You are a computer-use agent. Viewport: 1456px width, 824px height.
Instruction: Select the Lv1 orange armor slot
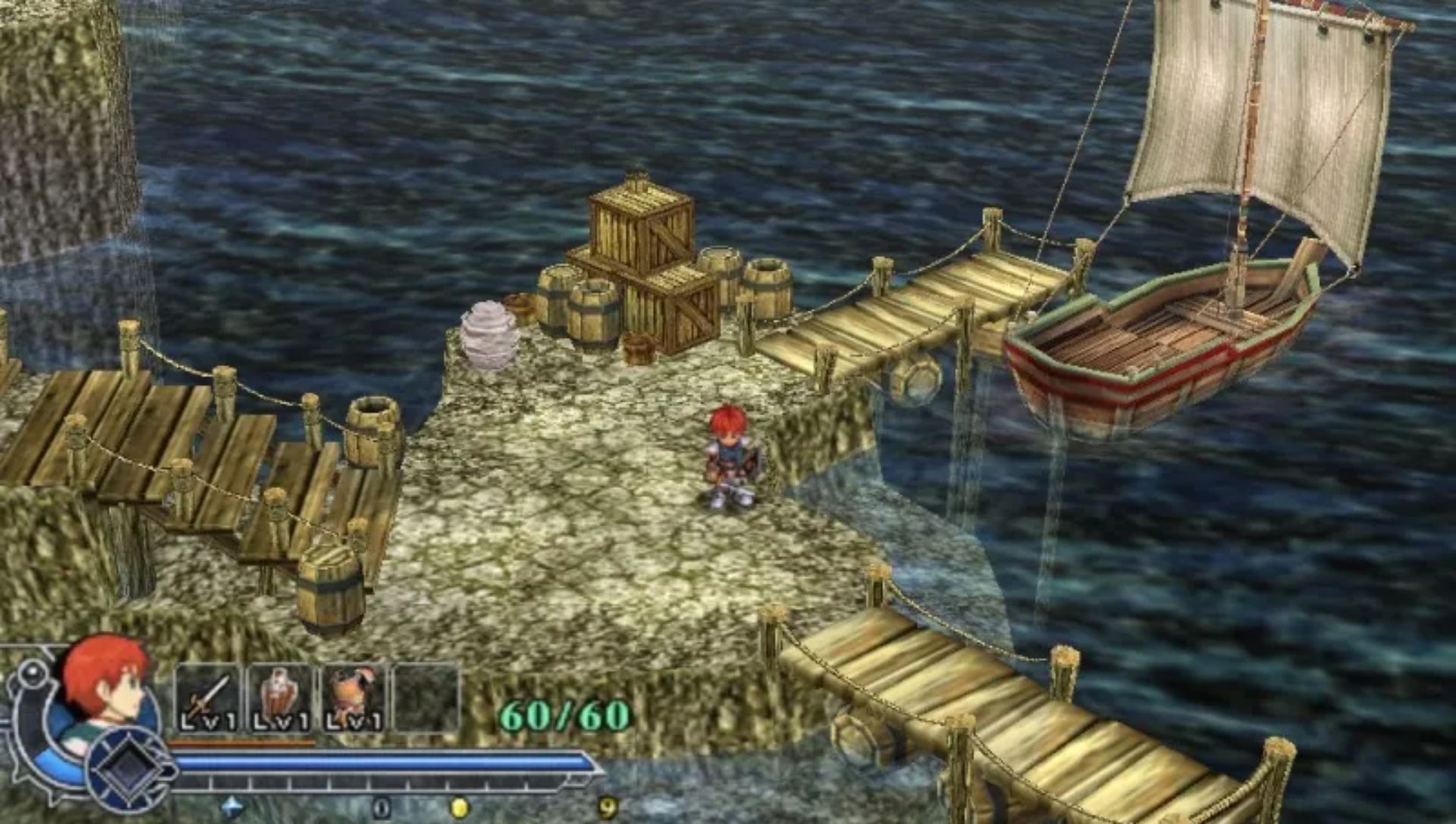click(x=353, y=699)
